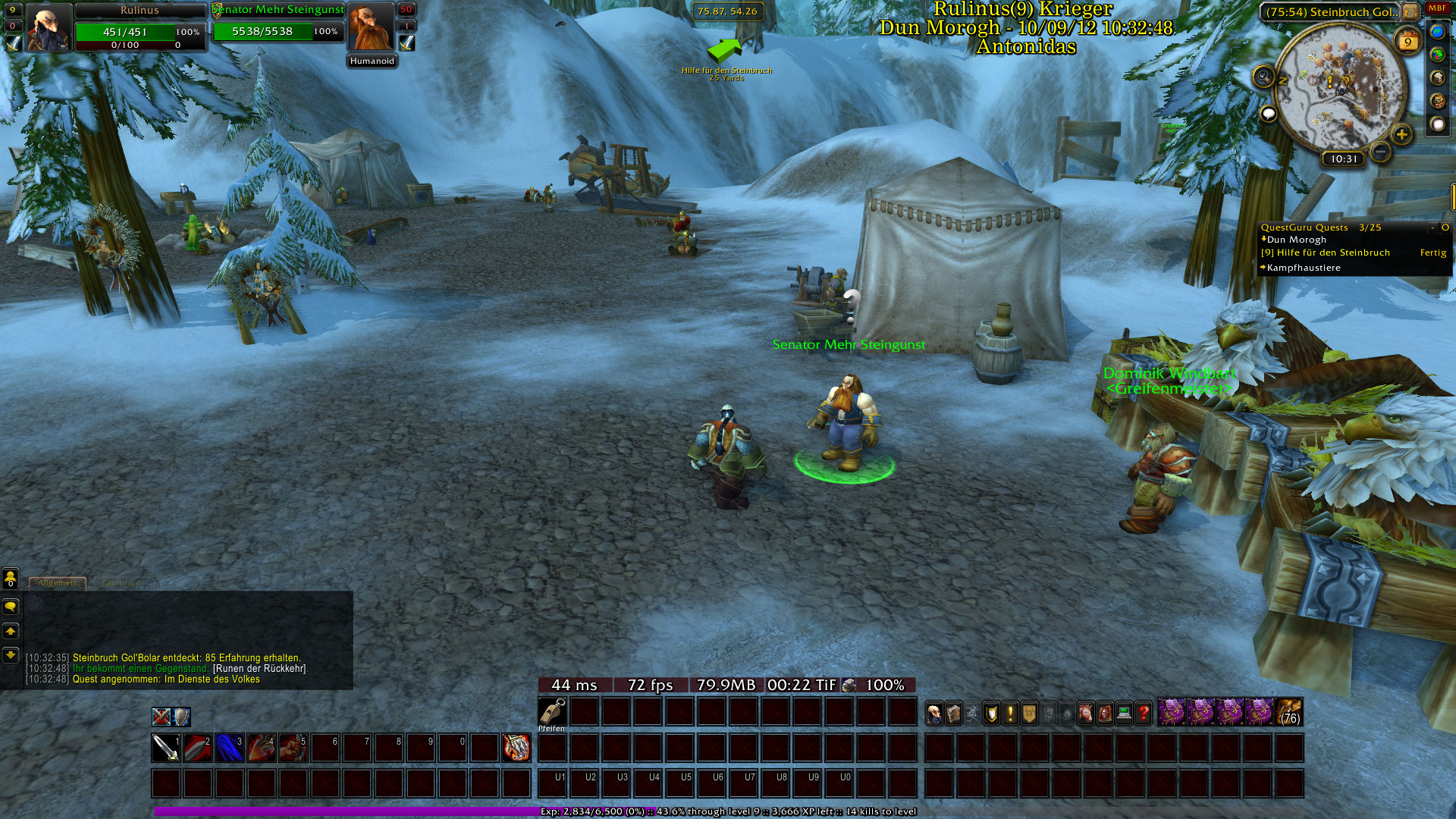
Task: Cast the blue slash ability in slot 3
Action: pyautogui.click(x=229, y=748)
